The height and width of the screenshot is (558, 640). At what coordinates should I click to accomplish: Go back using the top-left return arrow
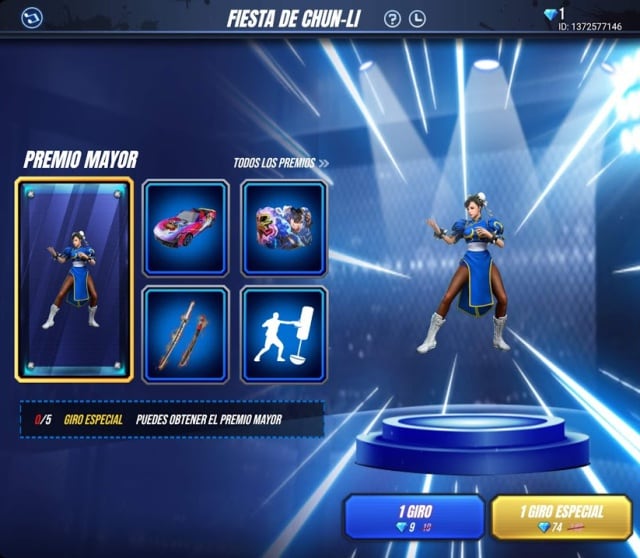(x=31, y=17)
